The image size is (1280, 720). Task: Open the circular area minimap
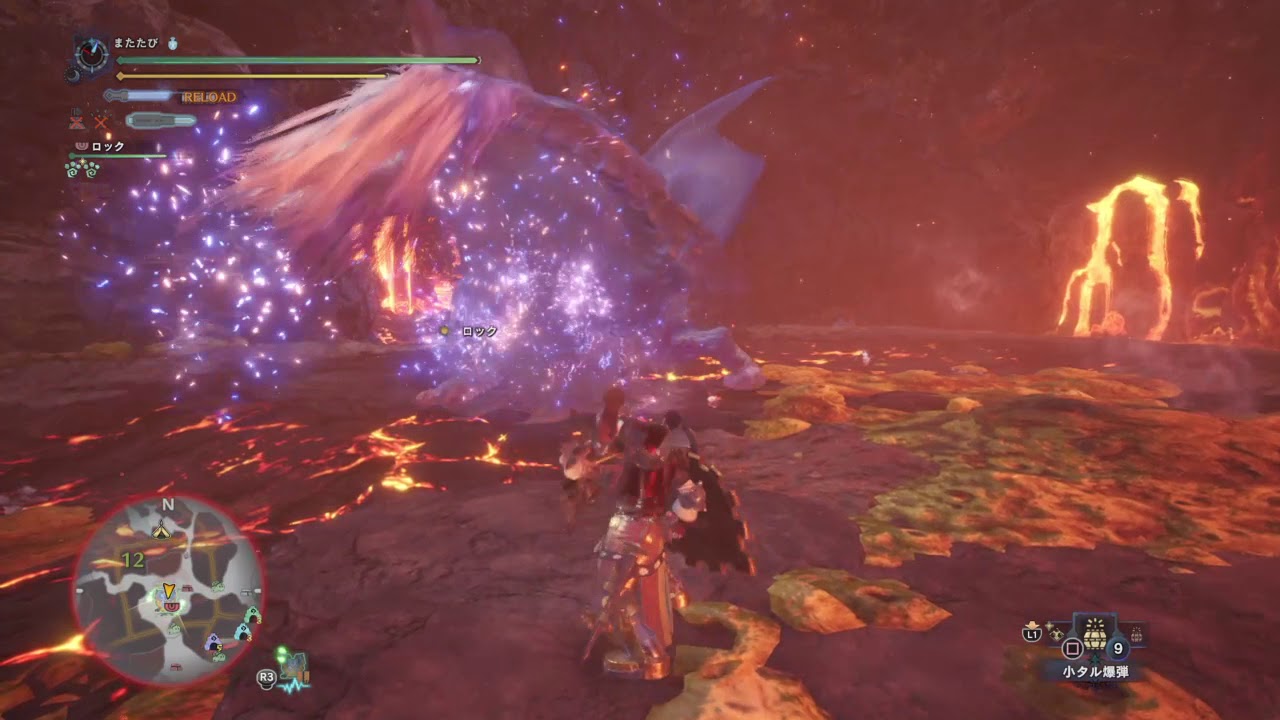click(168, 590)
